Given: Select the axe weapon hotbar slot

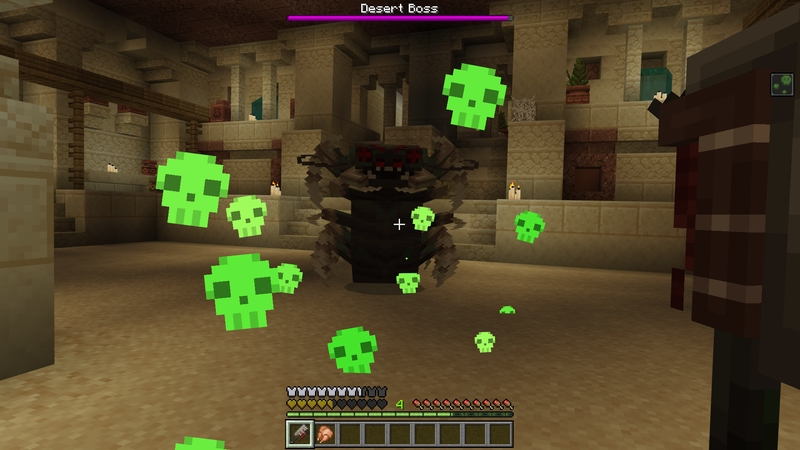Looking at the screenshot, I should 299,433.
